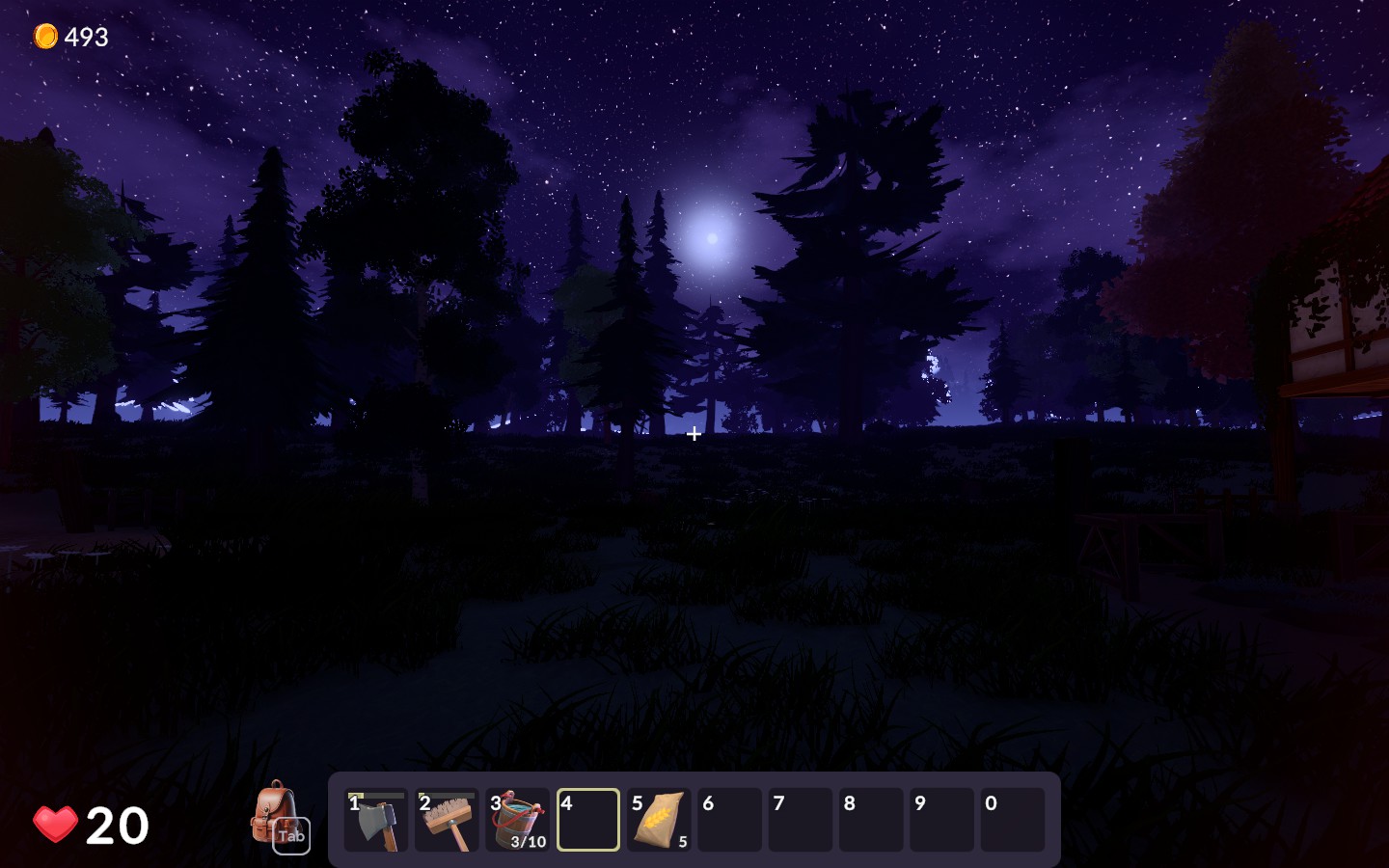Choose the broom in hotbar slot 2

(447, 821)
